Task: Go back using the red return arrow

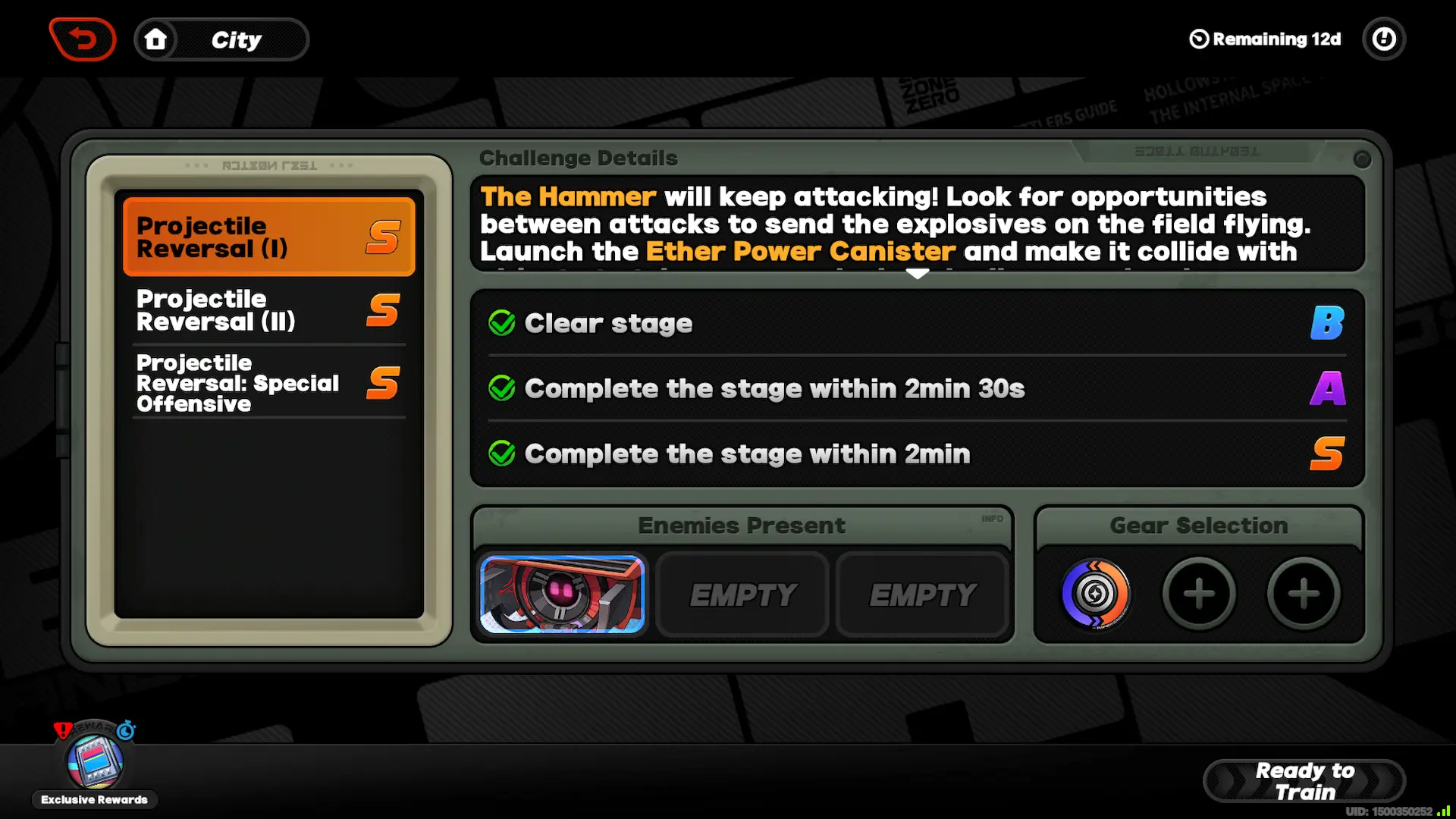Action: [83, 39]
